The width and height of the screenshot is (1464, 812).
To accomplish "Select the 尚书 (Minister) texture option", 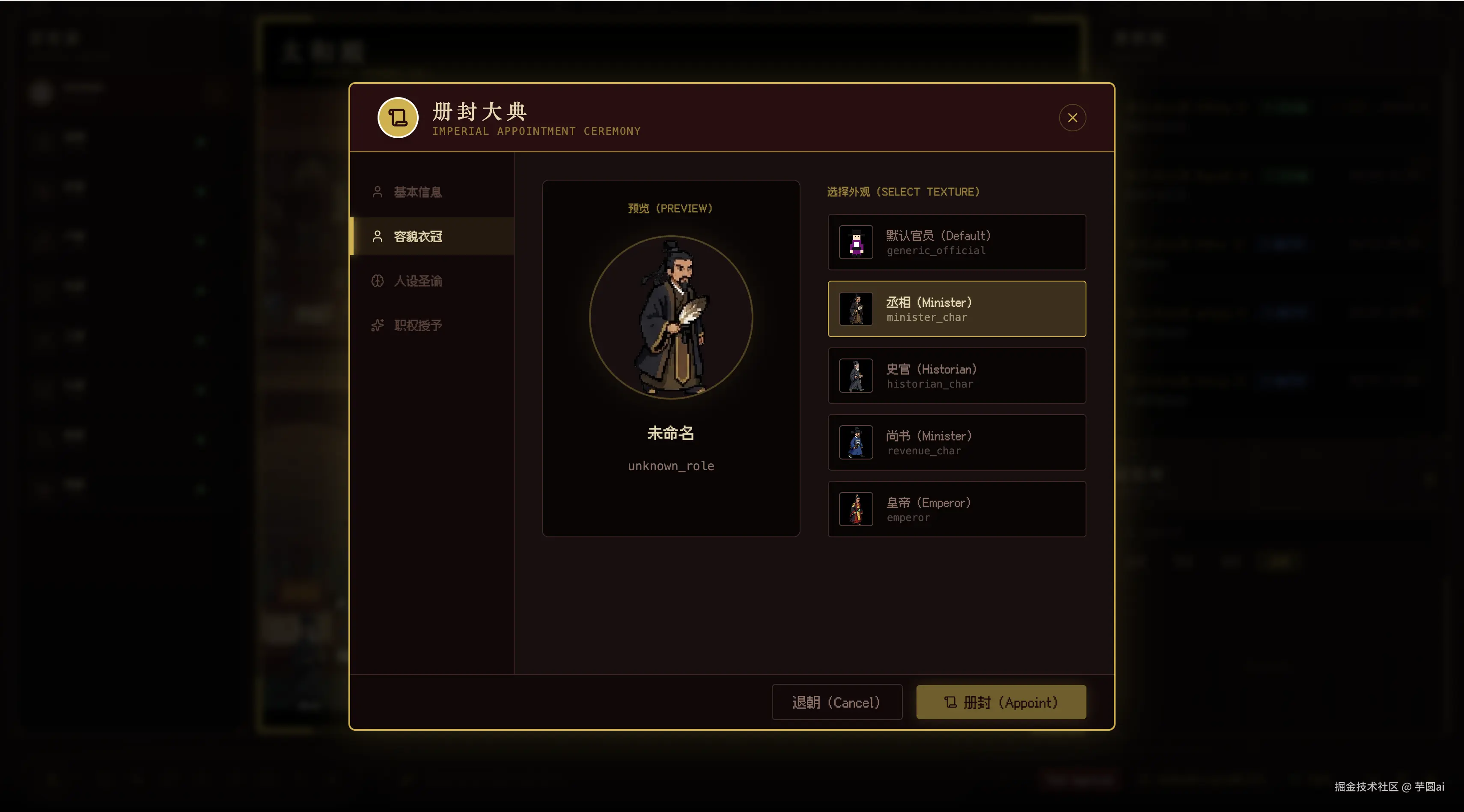I will click(x=956, y=442).
